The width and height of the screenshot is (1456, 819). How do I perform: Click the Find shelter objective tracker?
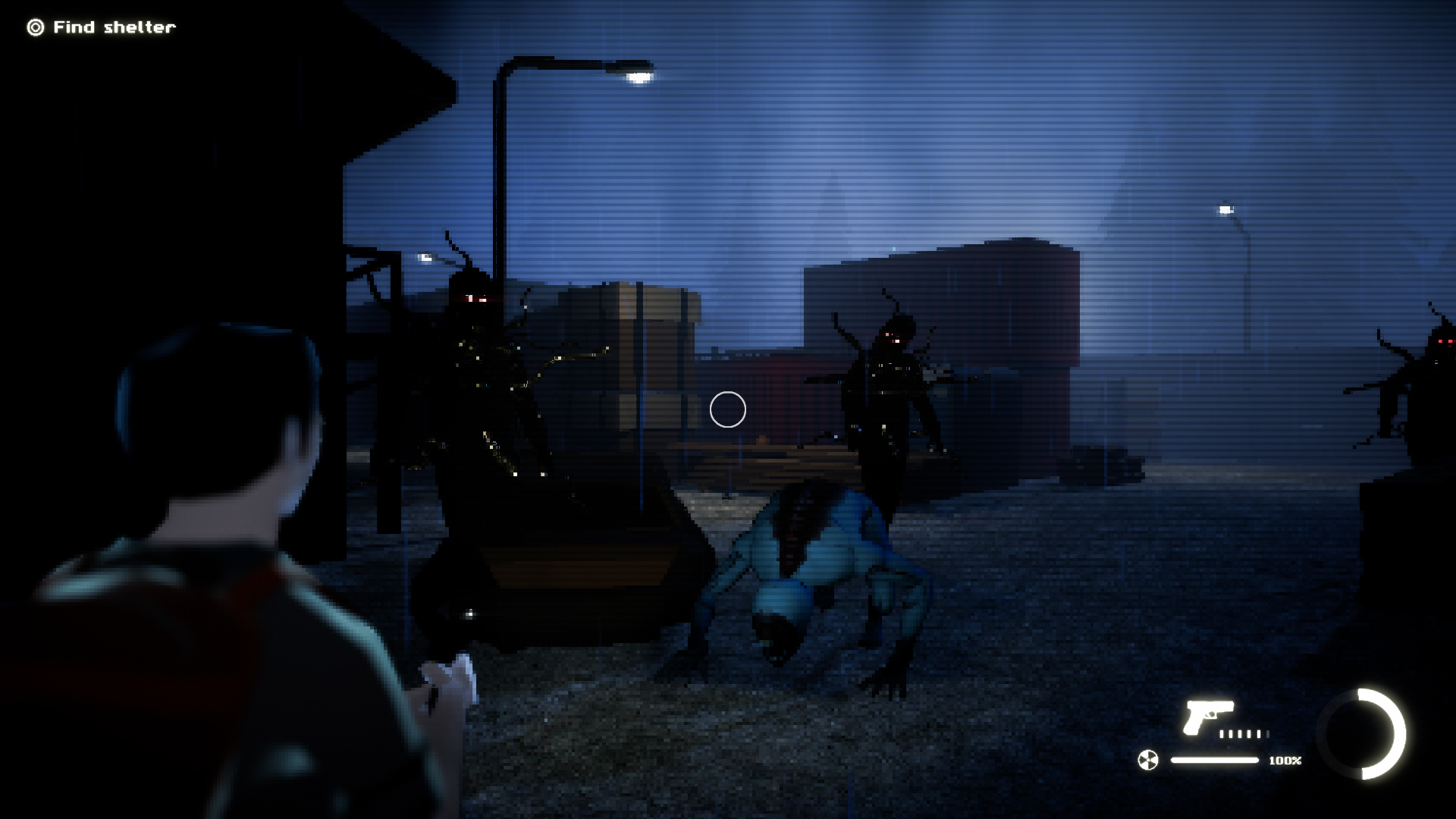[x=102, y=27]
